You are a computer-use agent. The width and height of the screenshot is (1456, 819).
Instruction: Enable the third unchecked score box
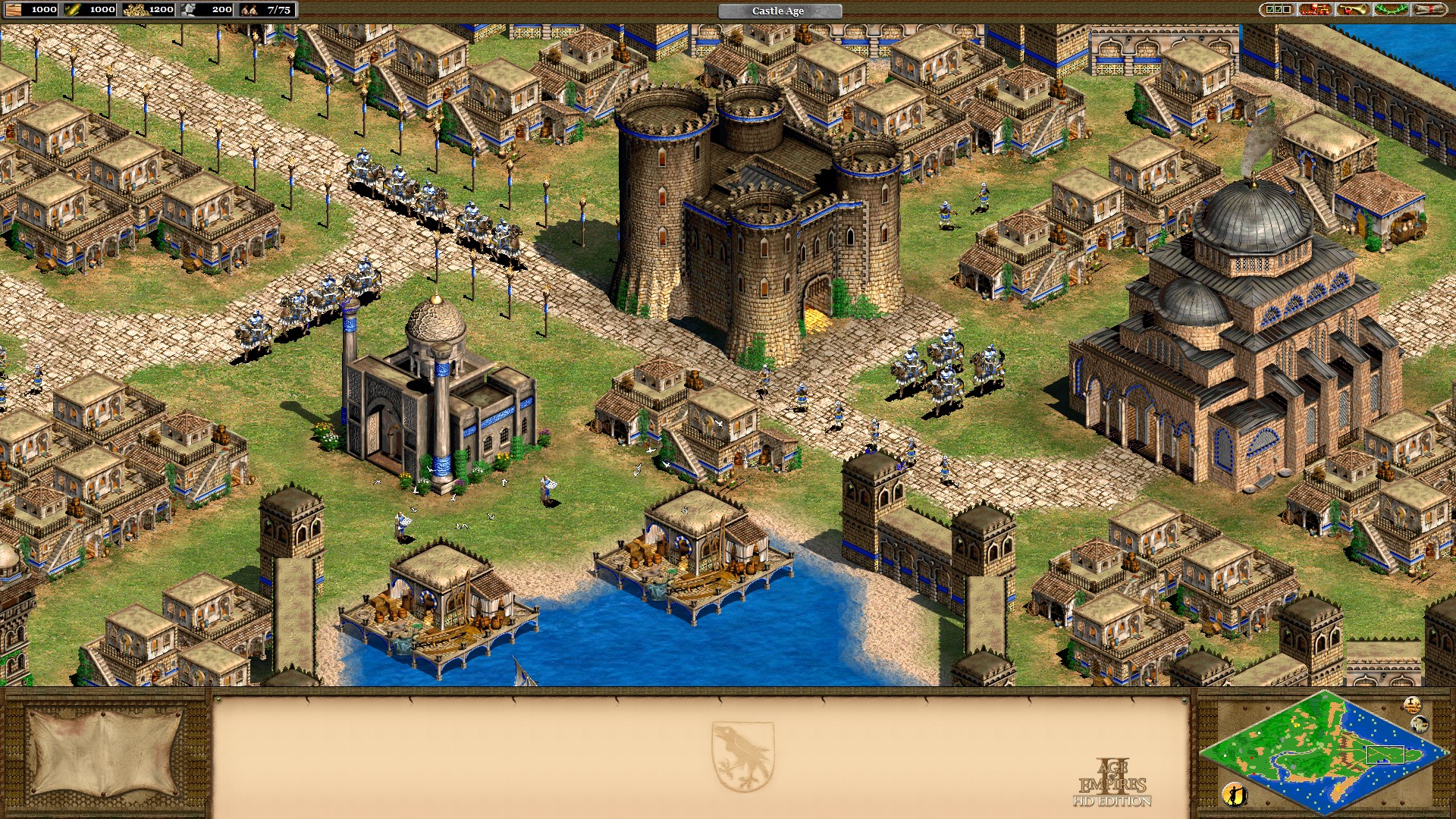coord(1286,10)
